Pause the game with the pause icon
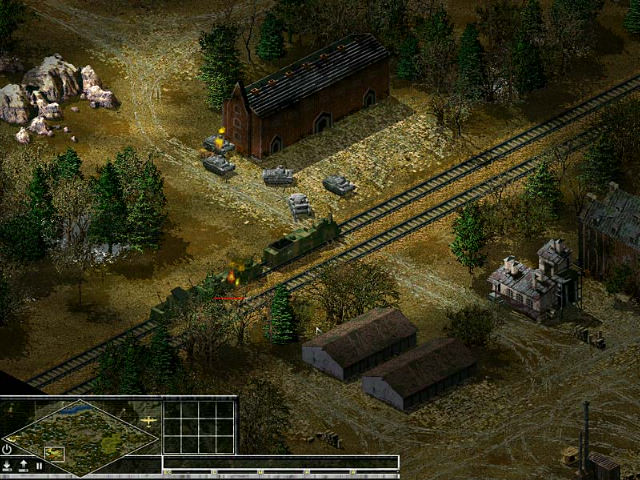The width and height of the screenshot is (640, 480). (39, 465)
